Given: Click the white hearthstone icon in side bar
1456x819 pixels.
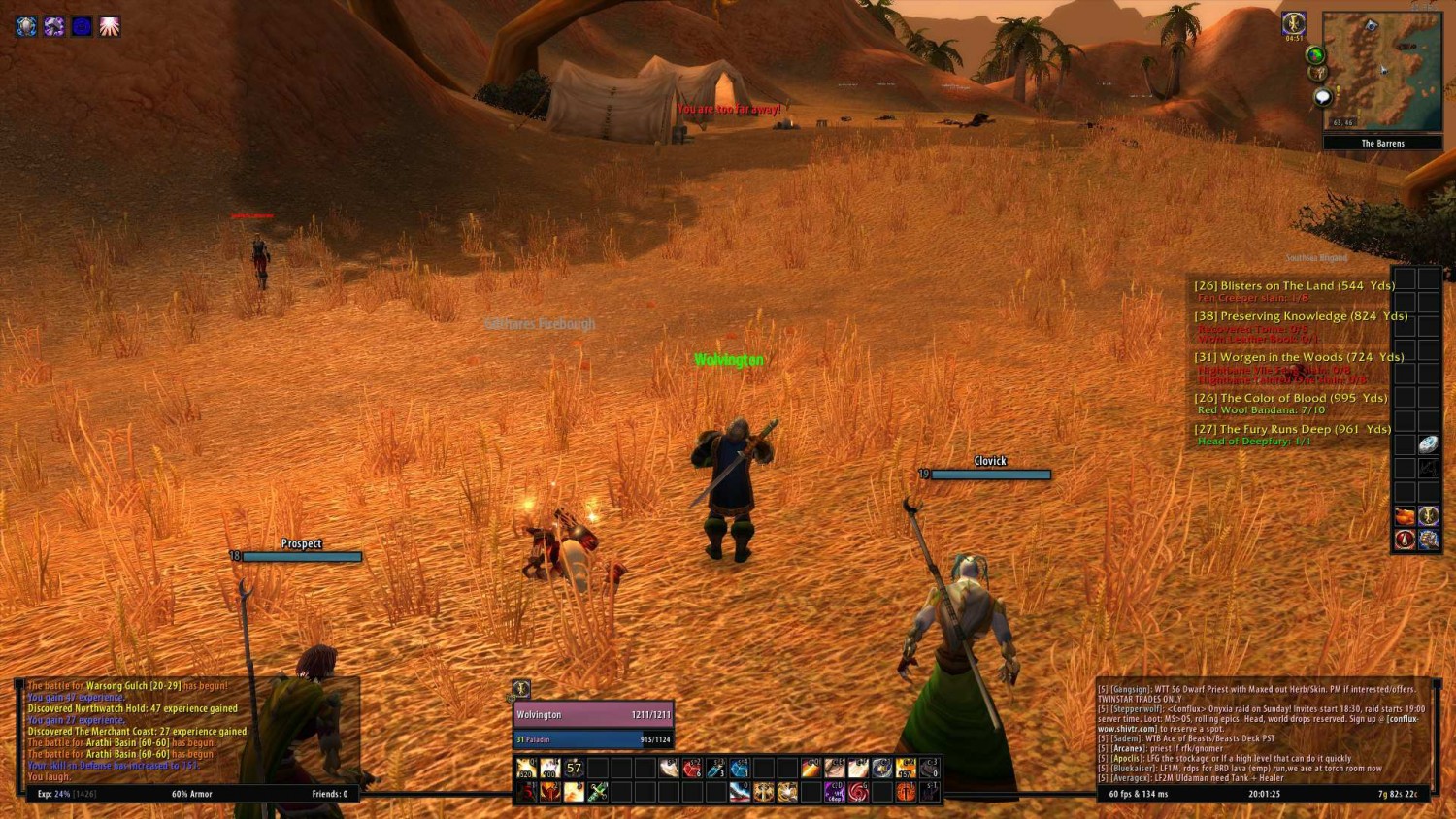Looking at the screenshot, I should [1428, 444].
